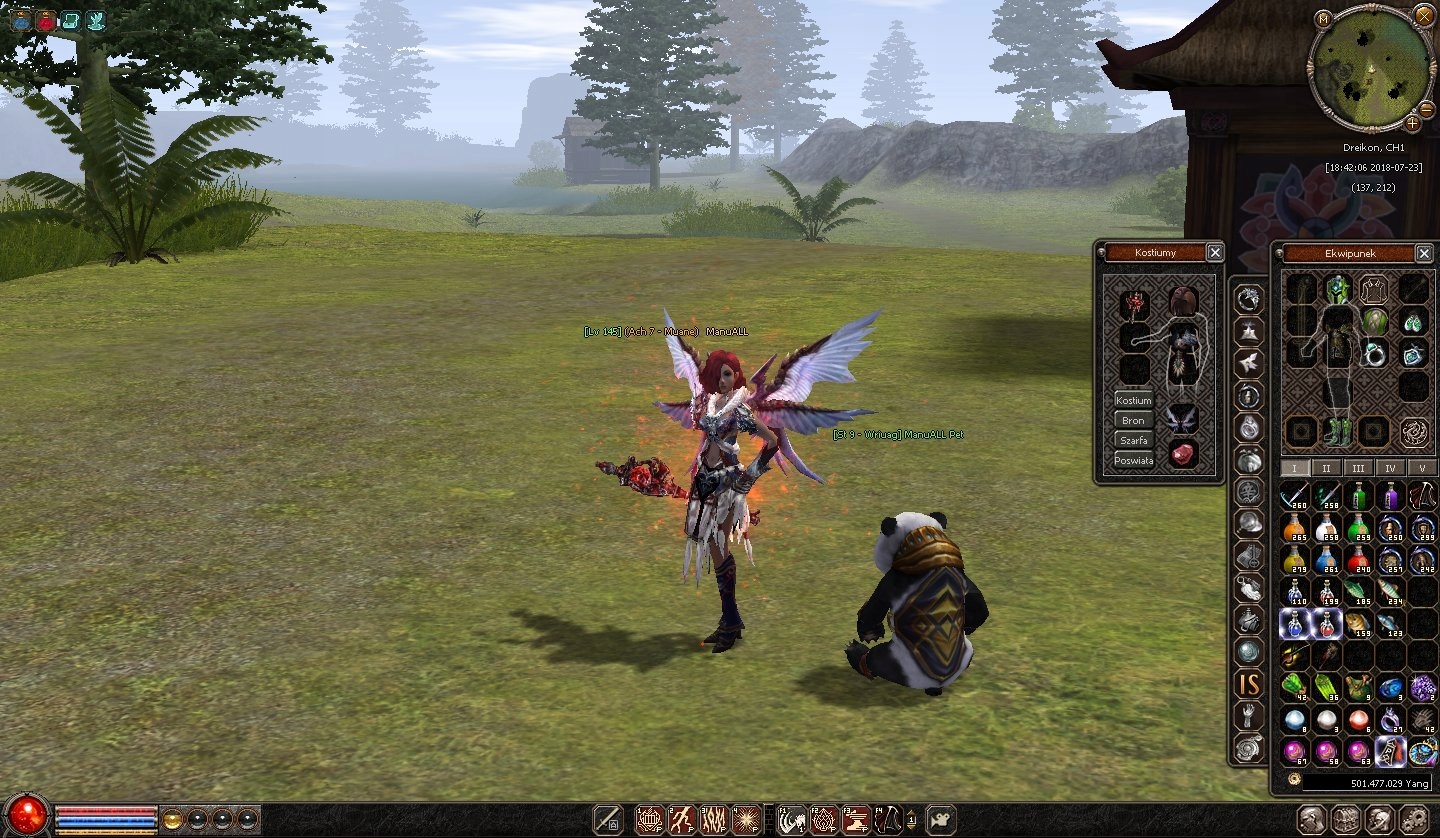Choose the Poswiata button

click(1134, 460)
